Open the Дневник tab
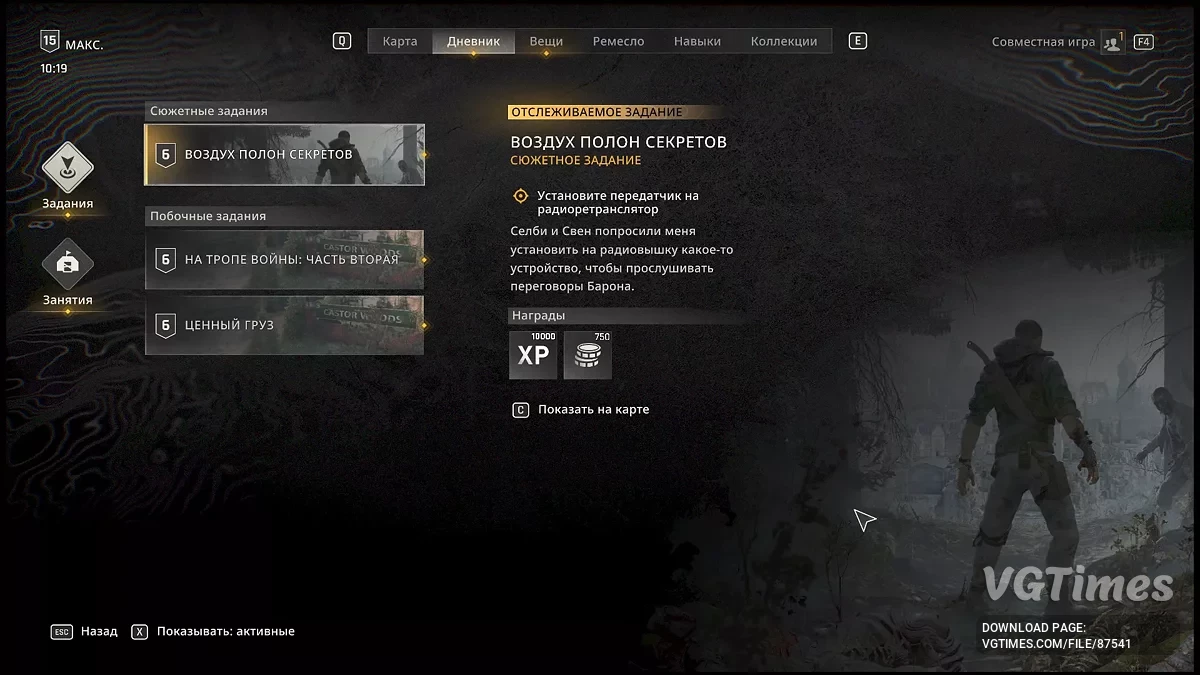Image resolution: width=1200 pixels, height=675 pixels. click(473, 41)
